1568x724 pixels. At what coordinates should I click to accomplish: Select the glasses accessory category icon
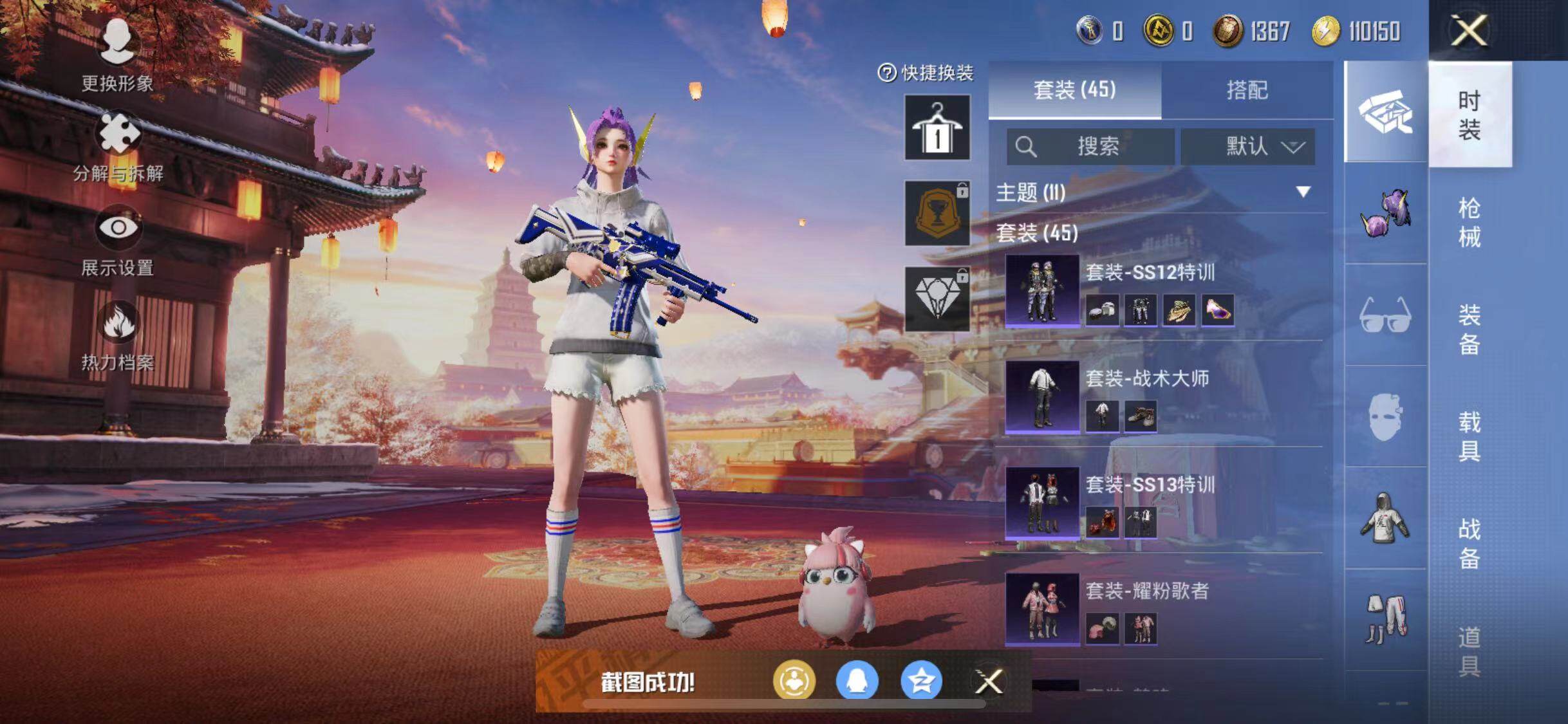point(1385,315)
